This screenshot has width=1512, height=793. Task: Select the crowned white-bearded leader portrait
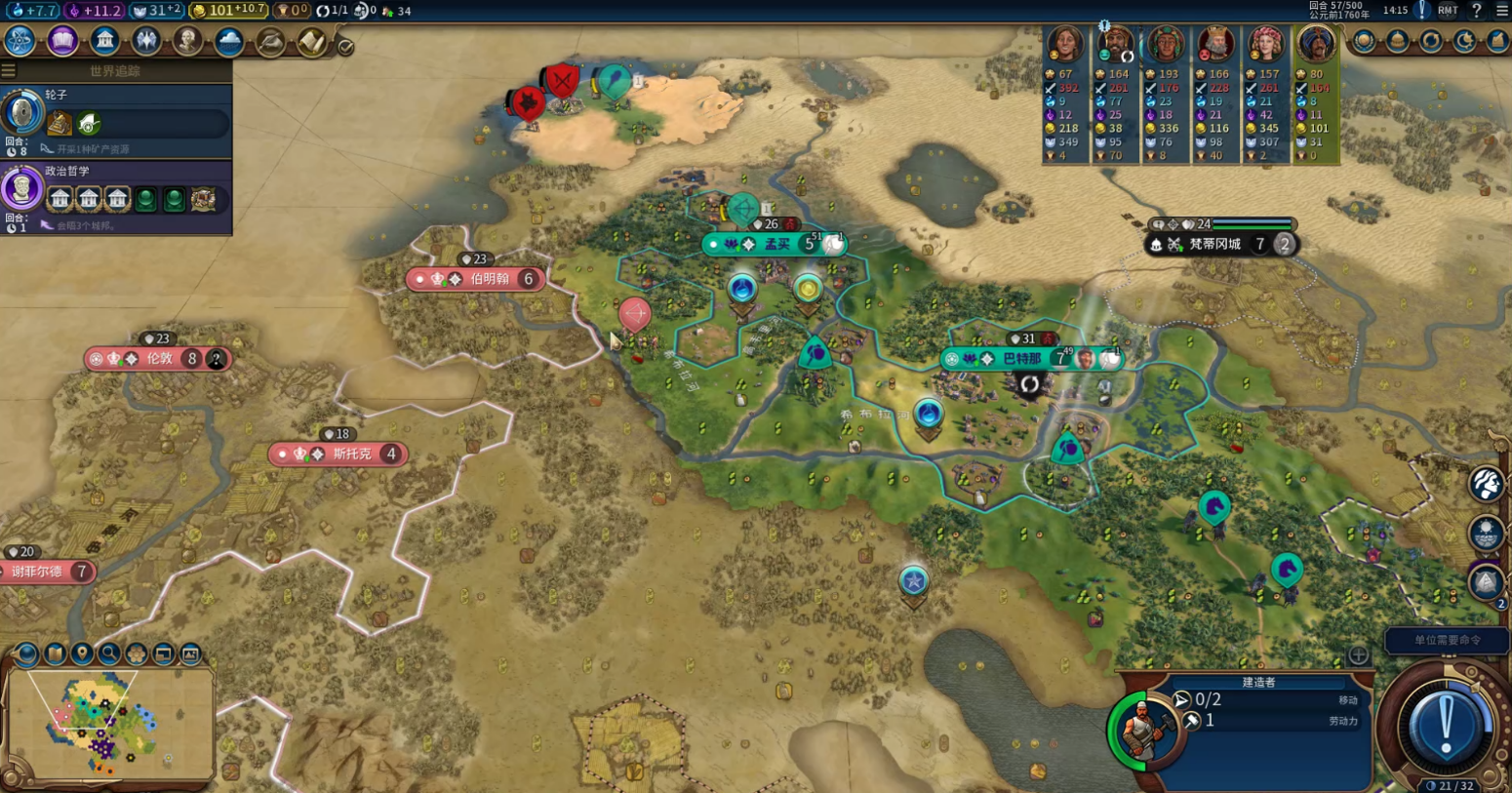pos(1215,45)
